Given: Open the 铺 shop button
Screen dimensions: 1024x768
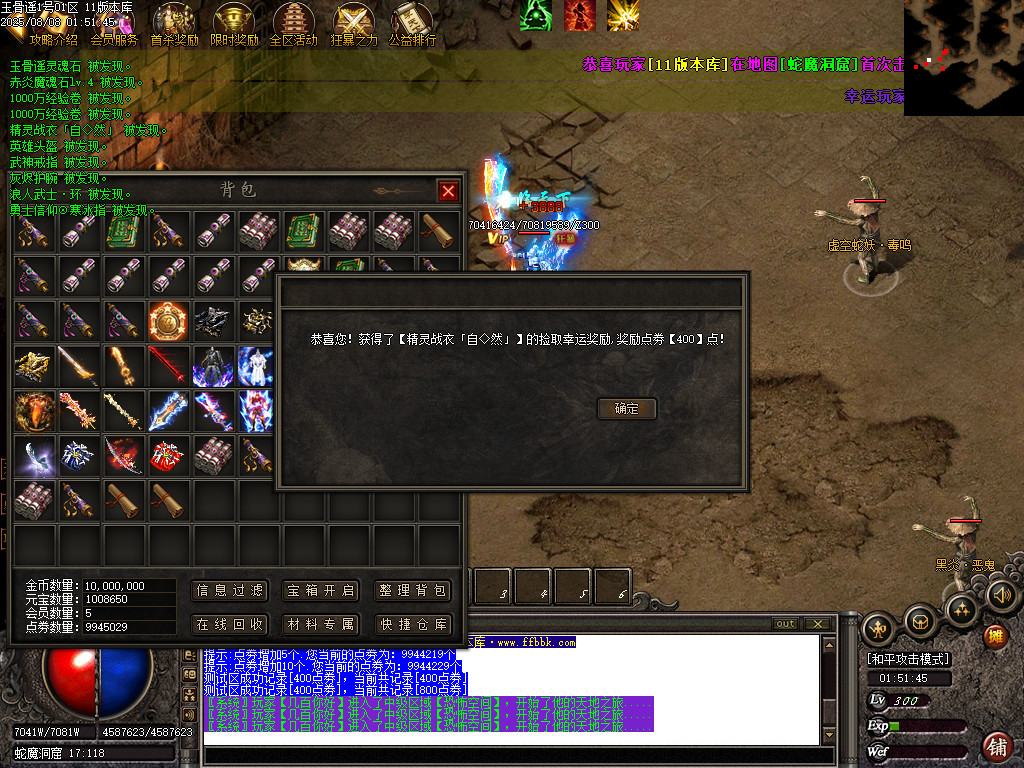Looking at the screenshot, I should tap(996, 745).
